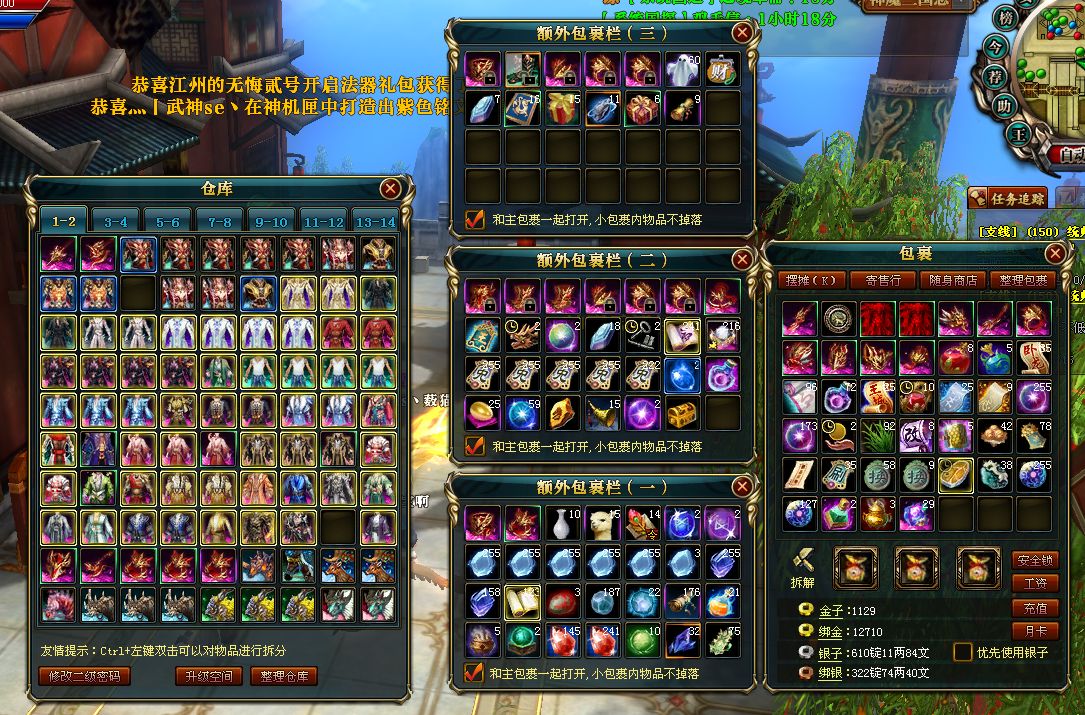
Task: Select the white ghost item slot
Action: point(683,69)
